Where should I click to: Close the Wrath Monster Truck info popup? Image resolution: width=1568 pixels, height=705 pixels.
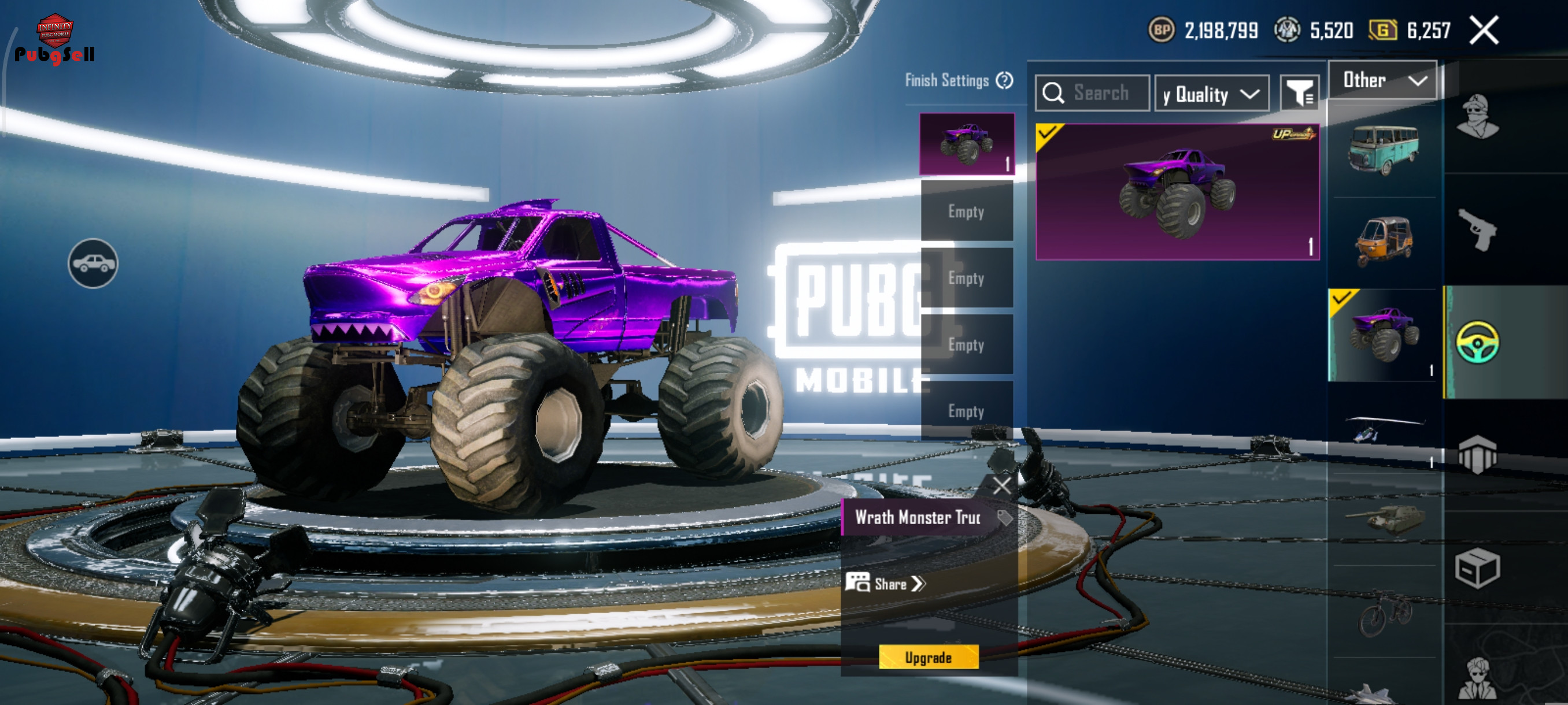1001,485
